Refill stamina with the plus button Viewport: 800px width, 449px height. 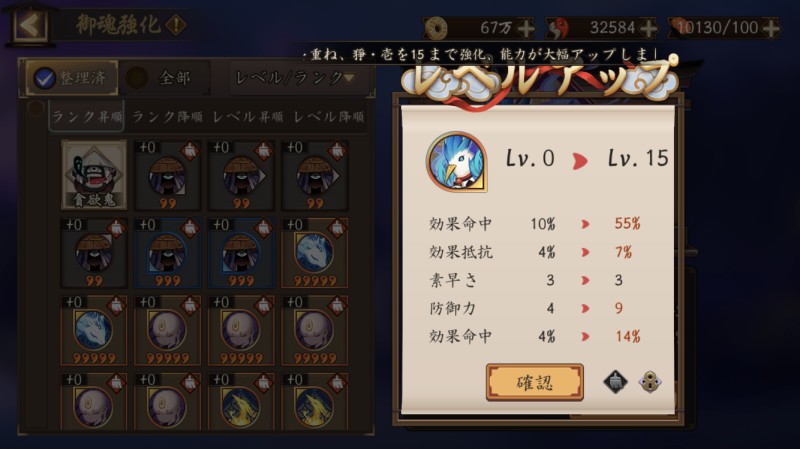[x=770, y=28]
